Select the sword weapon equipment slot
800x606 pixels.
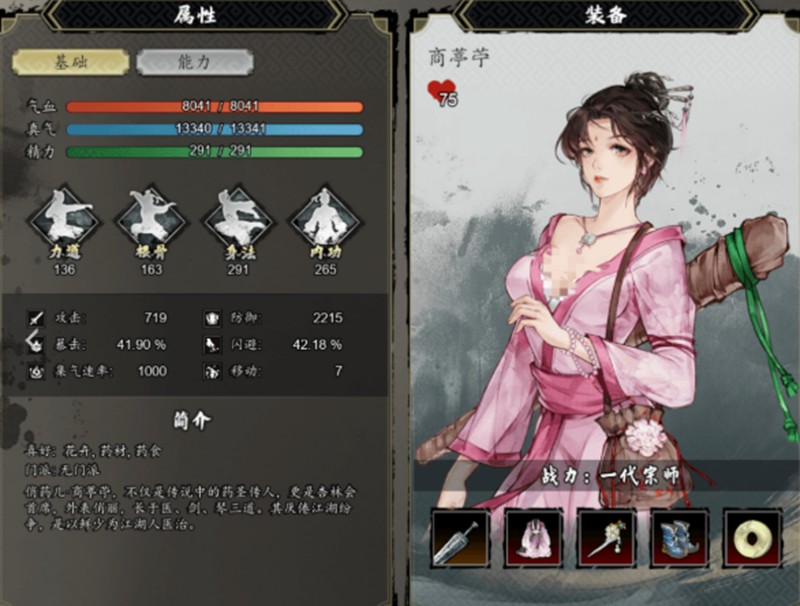tap(461, 539)
